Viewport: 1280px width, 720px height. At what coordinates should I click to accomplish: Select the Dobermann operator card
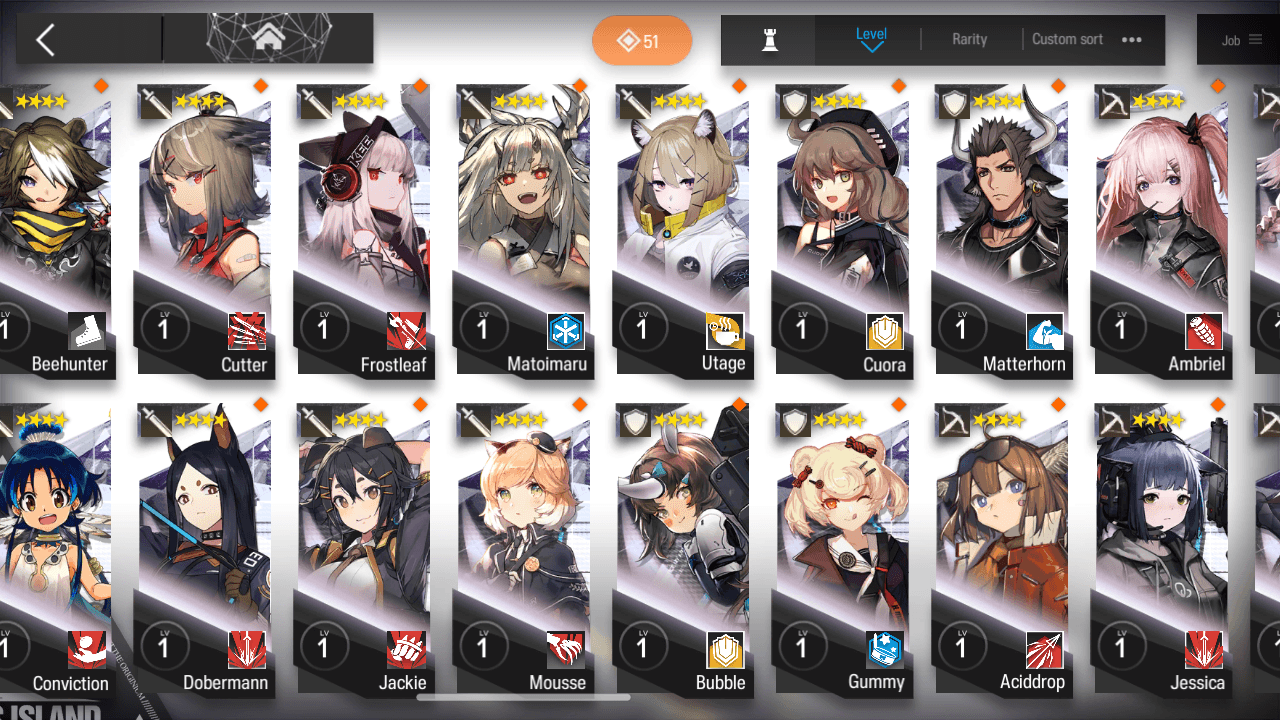tap(204, 548)
